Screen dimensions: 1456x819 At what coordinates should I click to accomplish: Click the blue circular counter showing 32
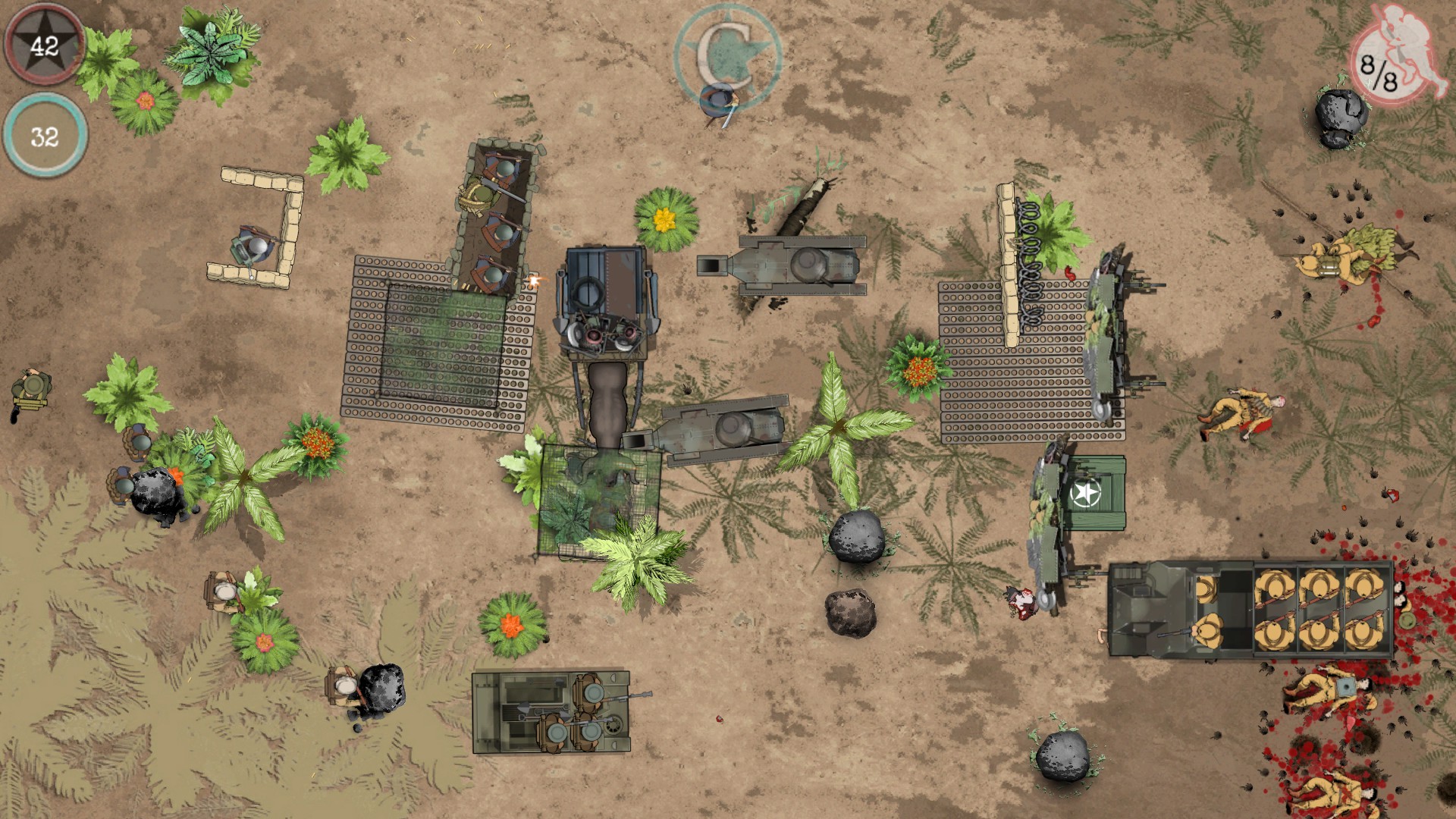click(44, 138)
